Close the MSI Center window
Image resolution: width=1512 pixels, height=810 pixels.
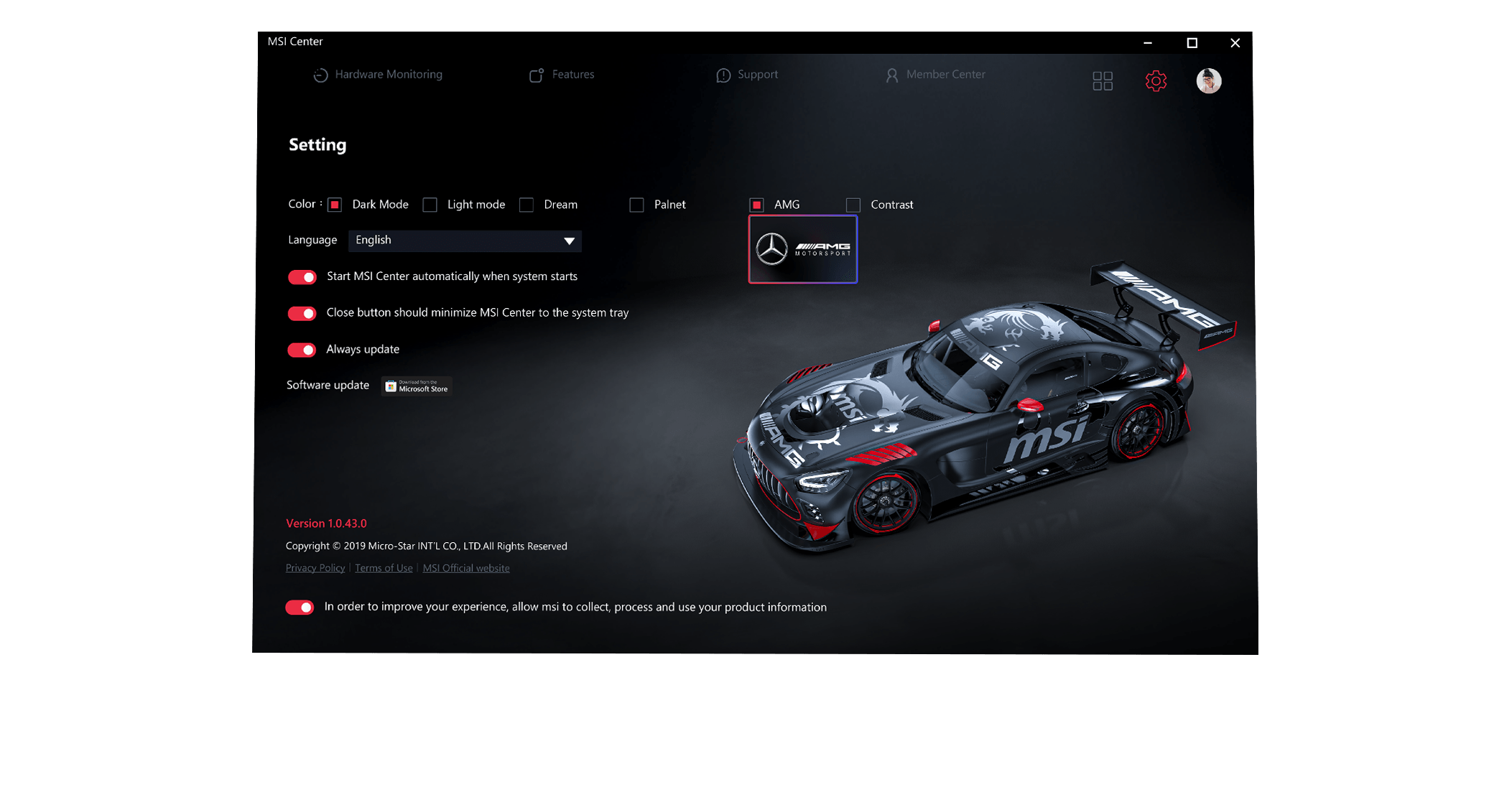1235,43
